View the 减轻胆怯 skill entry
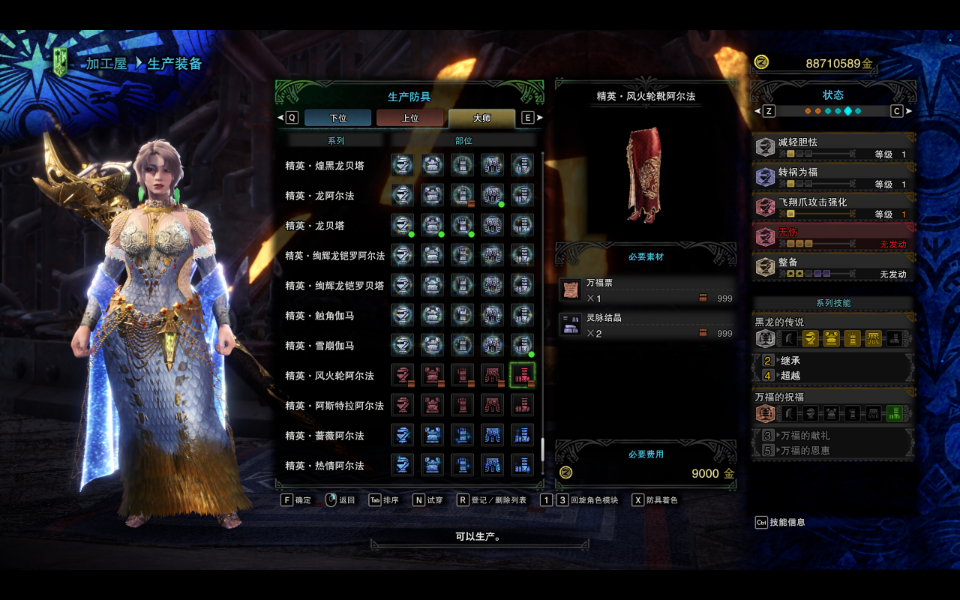Screen dimensions: 960x600 click(x=833, y=148)
